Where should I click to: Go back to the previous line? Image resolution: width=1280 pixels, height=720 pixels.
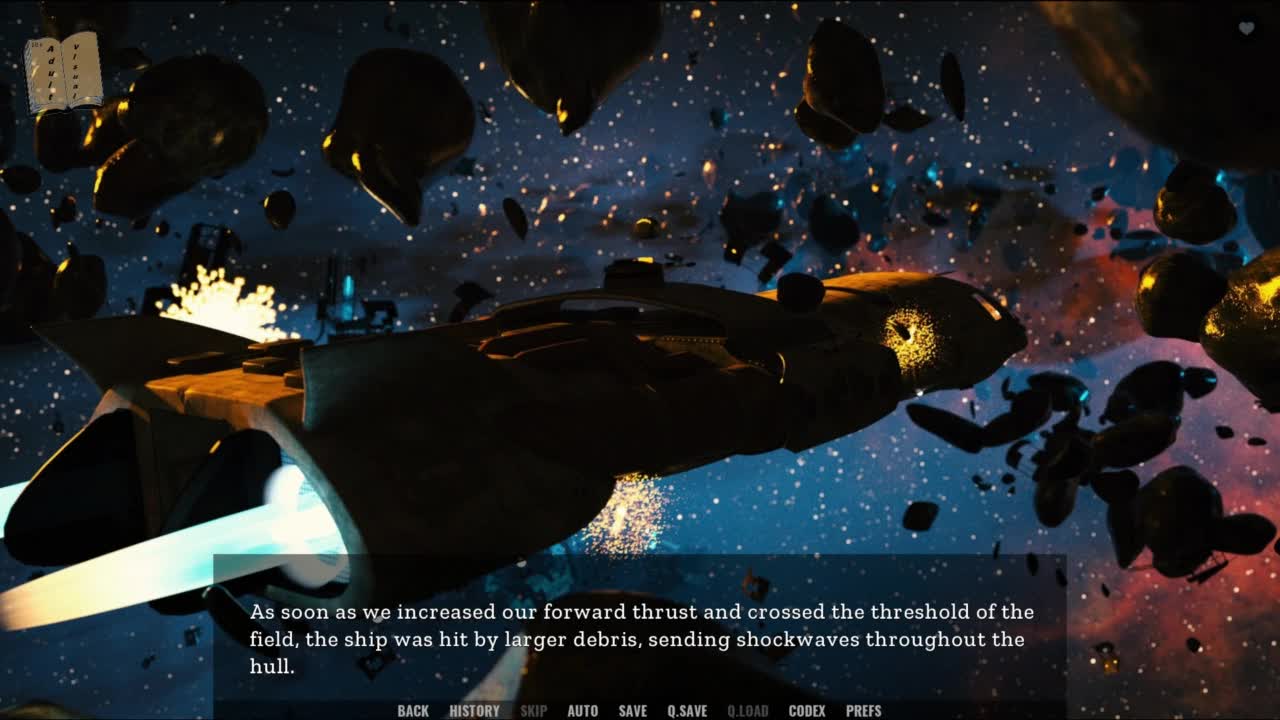[413, 711]
